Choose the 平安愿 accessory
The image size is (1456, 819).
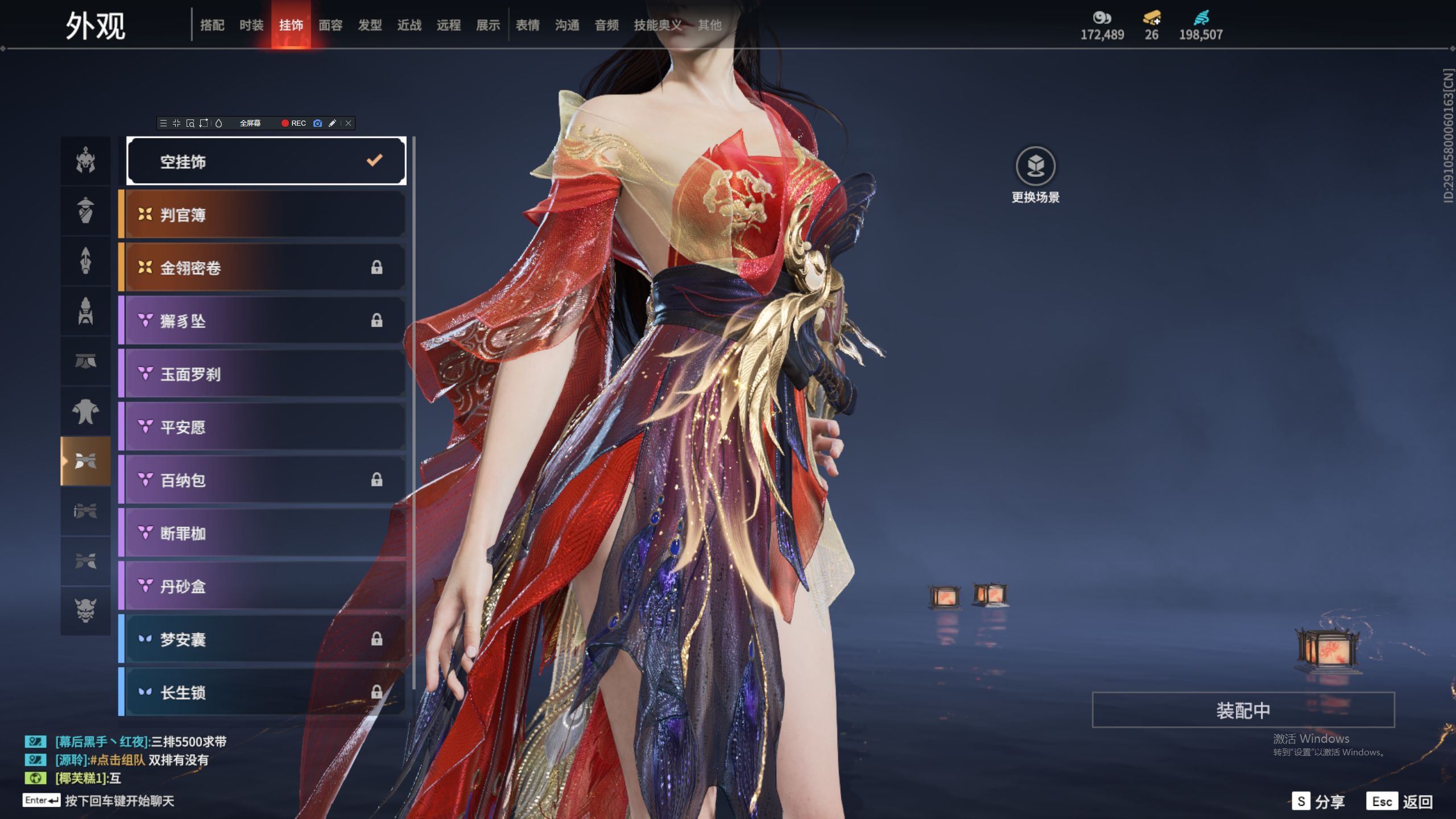click(x=264, y=427)
